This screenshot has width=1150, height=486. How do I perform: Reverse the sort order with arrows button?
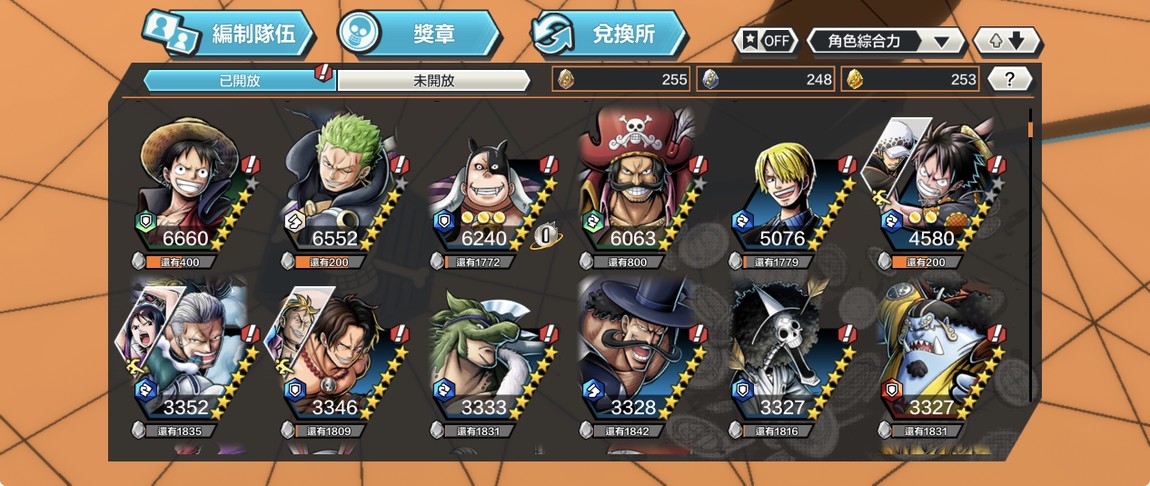click(1007, 41)
